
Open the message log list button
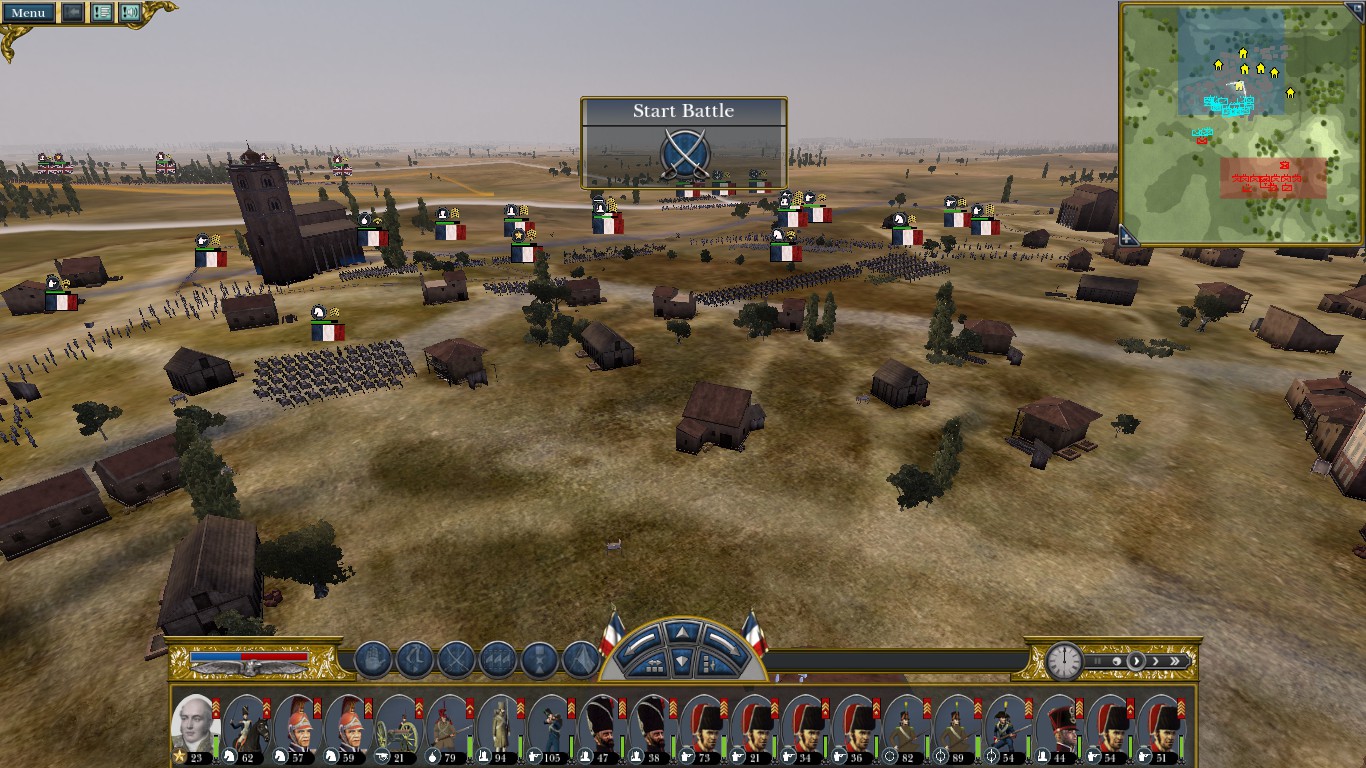click(x=101, y=13)
